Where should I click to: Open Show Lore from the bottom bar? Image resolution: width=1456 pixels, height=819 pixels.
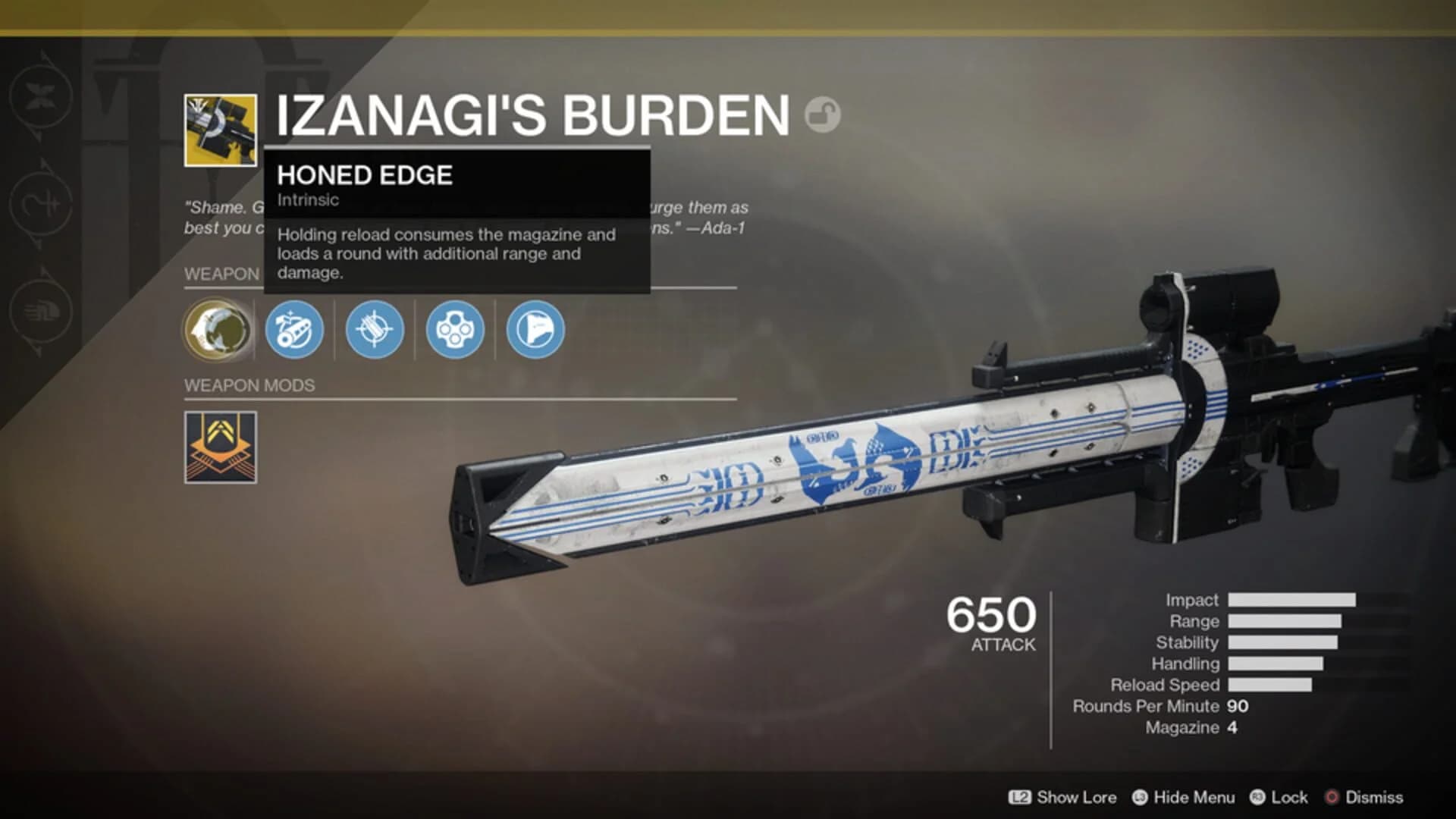click(1075, 798)
